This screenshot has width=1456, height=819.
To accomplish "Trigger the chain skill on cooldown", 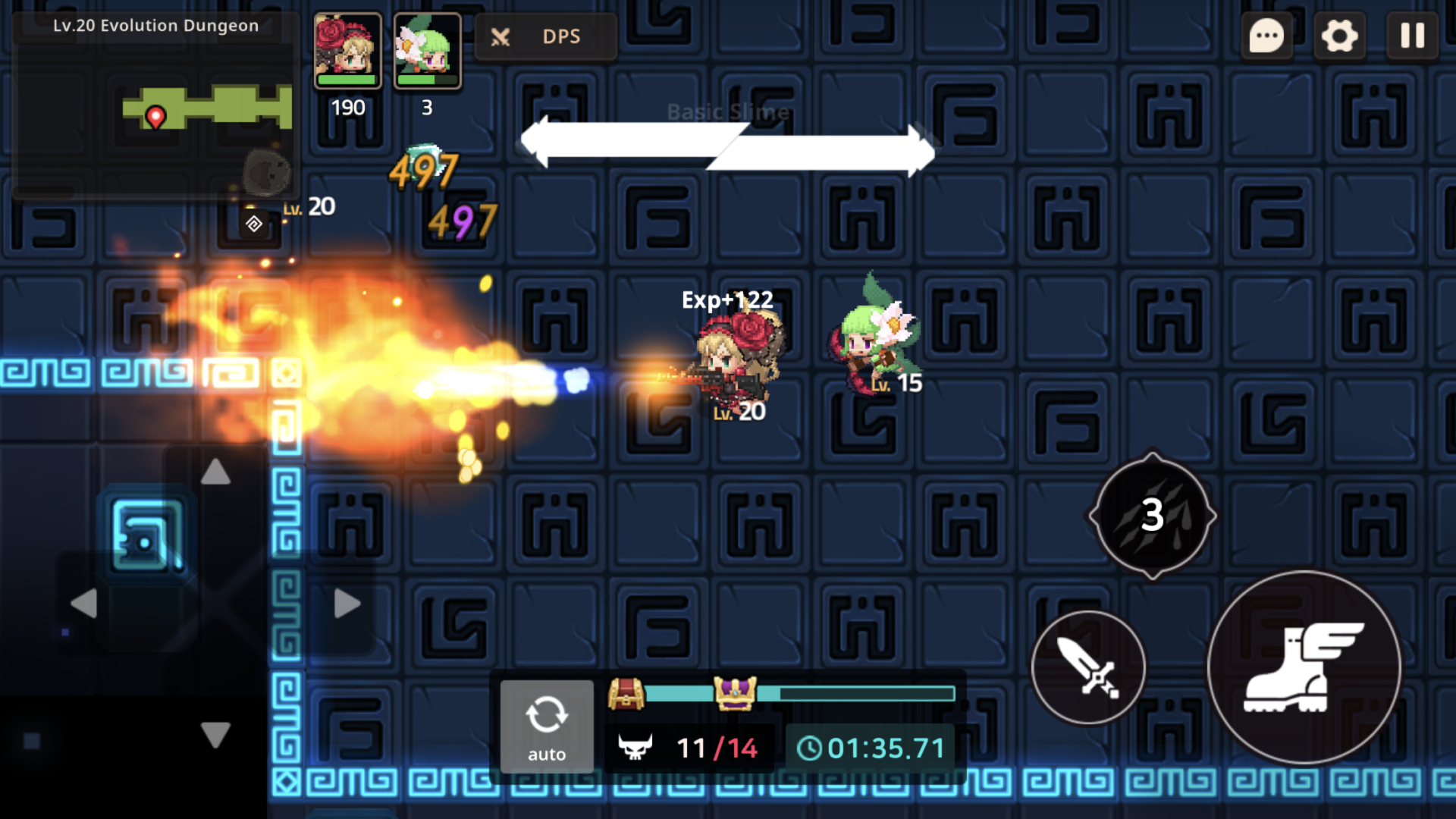I will click(x=1152, y=516).
